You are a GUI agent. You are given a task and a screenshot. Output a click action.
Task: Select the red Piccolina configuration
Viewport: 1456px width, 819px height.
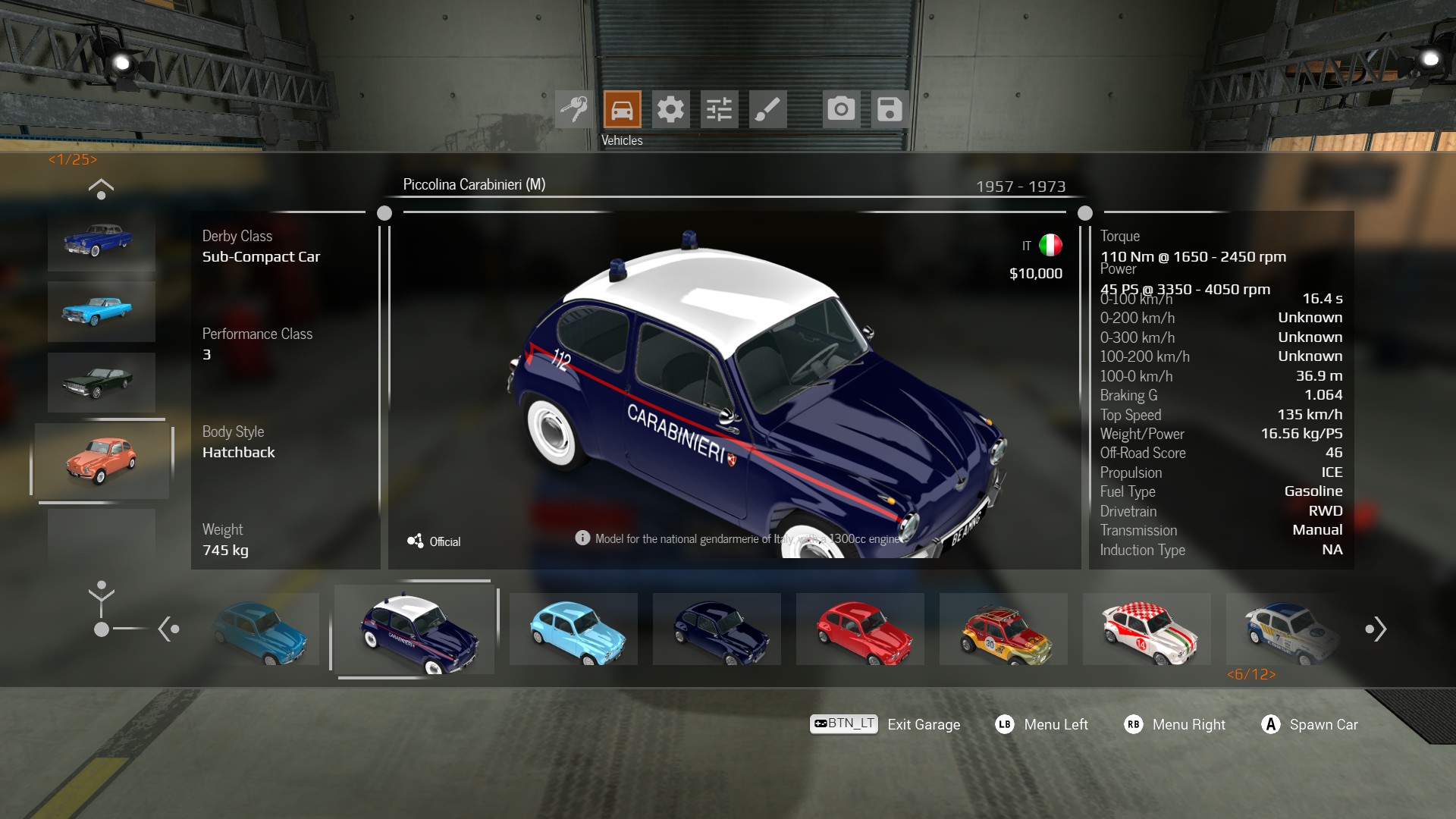tap(860, 629)
